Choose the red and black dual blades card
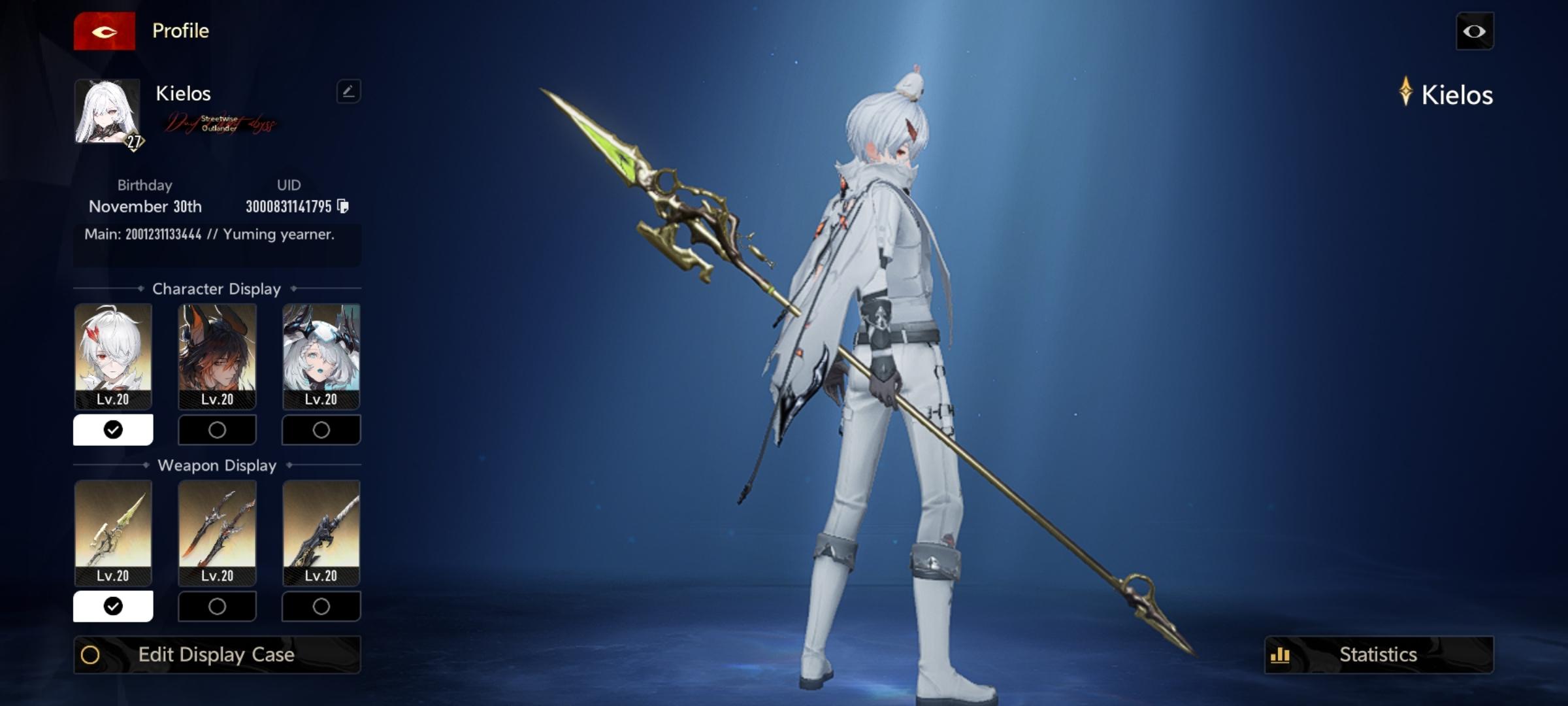1568x706 pixels. click(x=217, y=532)
